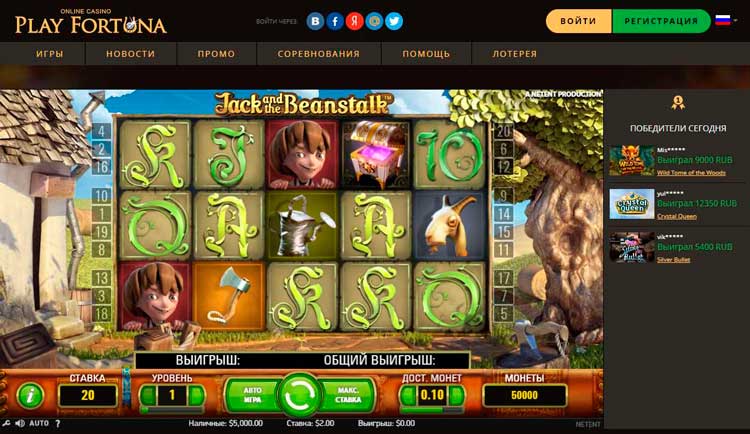Open the РЕГИСТРАЦИЯ sign-up form
This screenshot has width=750, height=434.
pos(661,21)
